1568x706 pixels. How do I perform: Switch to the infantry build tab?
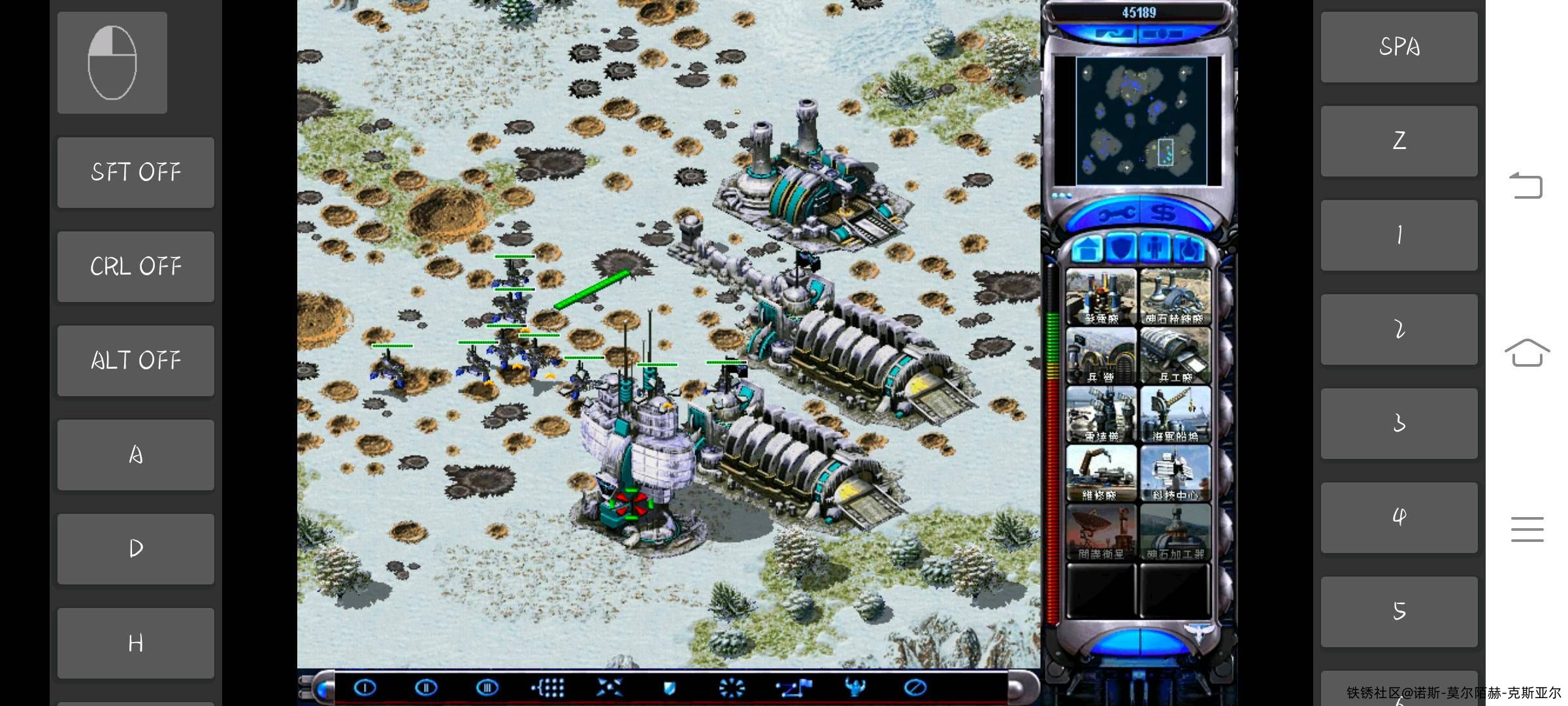(x=1155, y=249)
